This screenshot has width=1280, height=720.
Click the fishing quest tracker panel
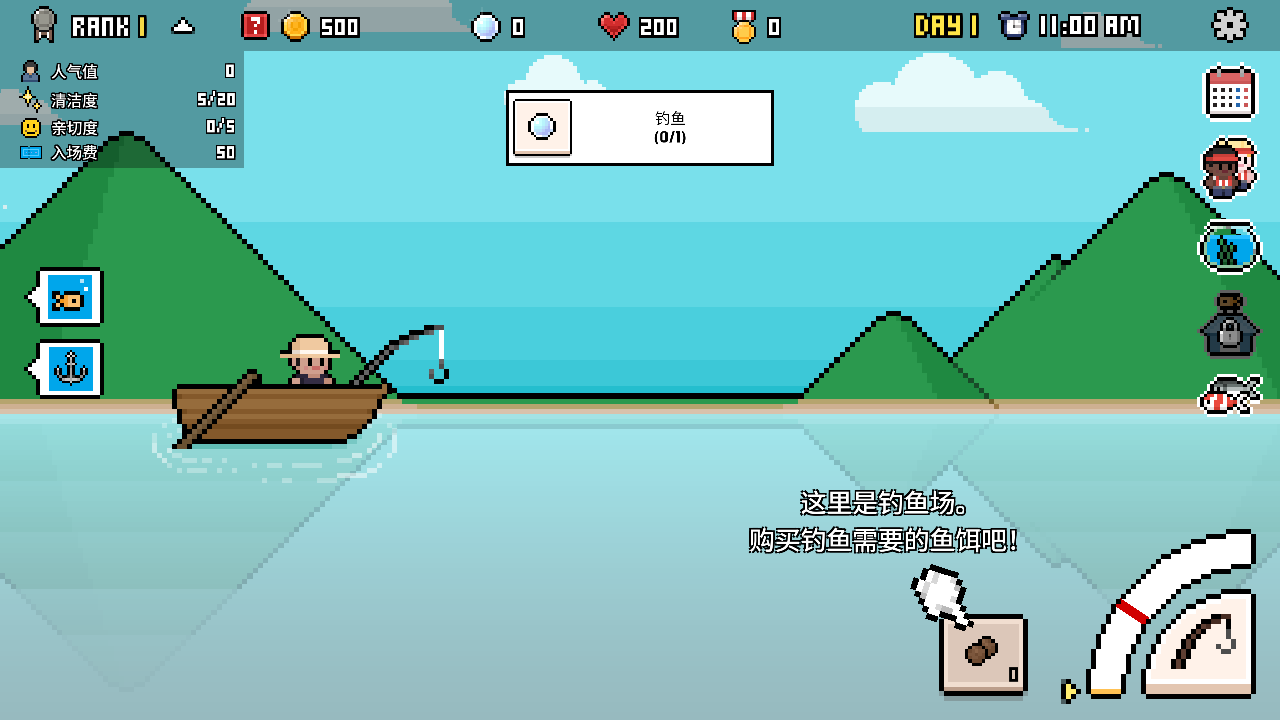[x=639, y=128]
